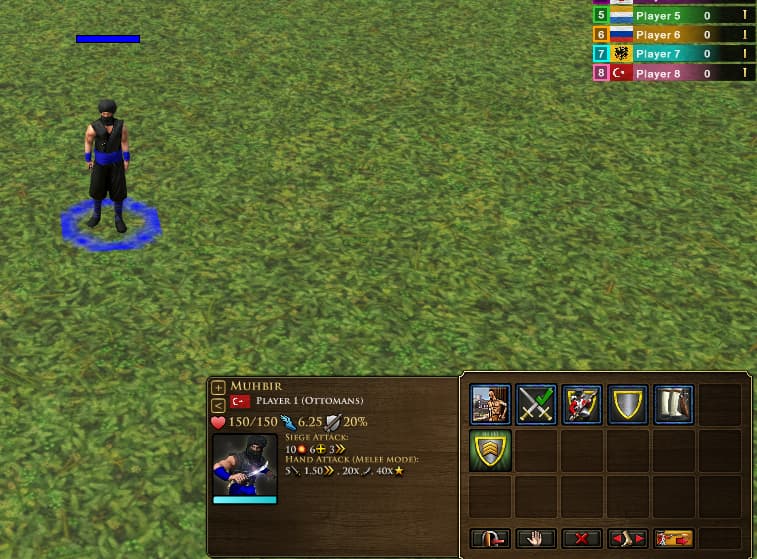The width and height of the screenshot is (757, 559).
Task: Select the bare-chested fighter command icon
Action: click(x=490, y=405)
